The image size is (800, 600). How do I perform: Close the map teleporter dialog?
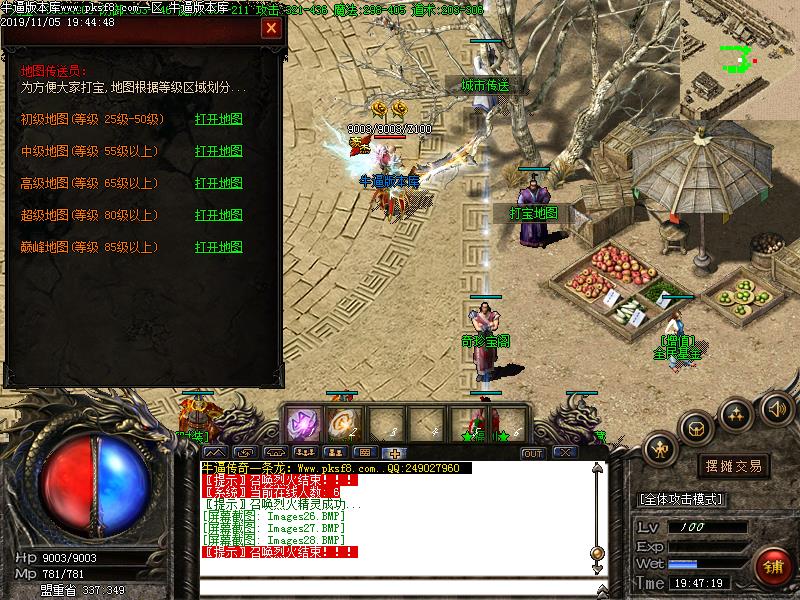point(271,28)
